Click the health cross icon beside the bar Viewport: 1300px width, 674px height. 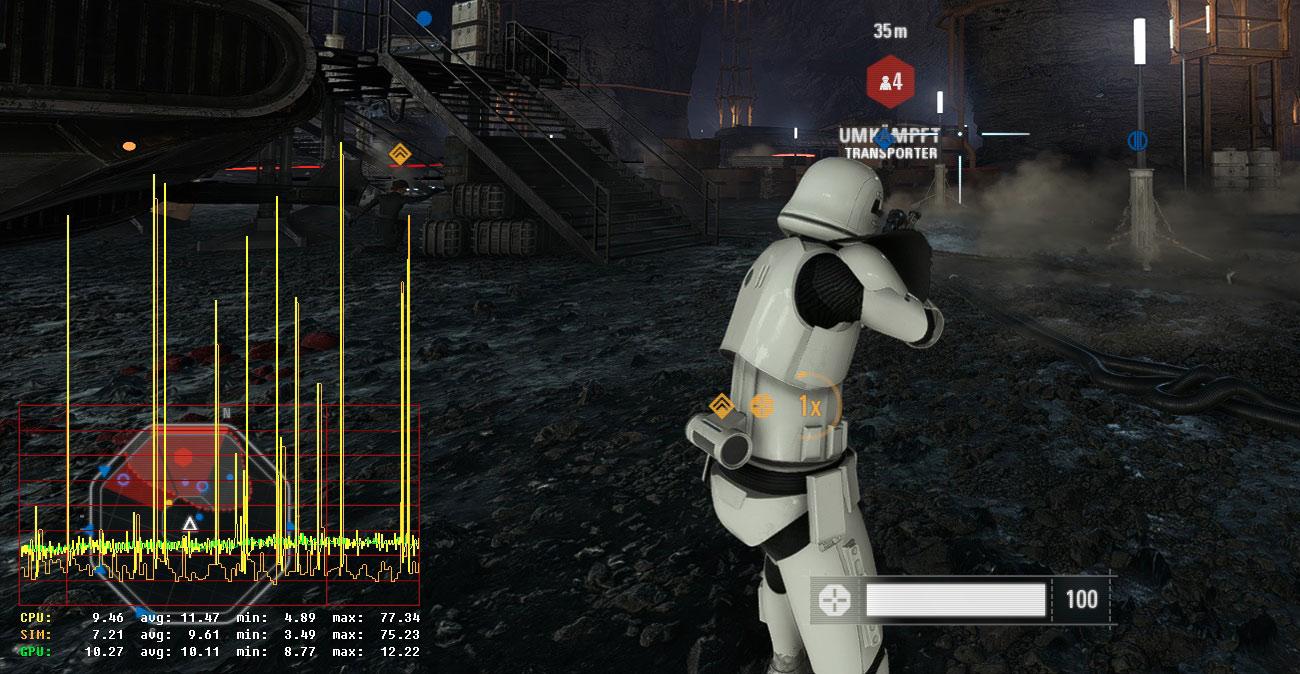(834, 600)
